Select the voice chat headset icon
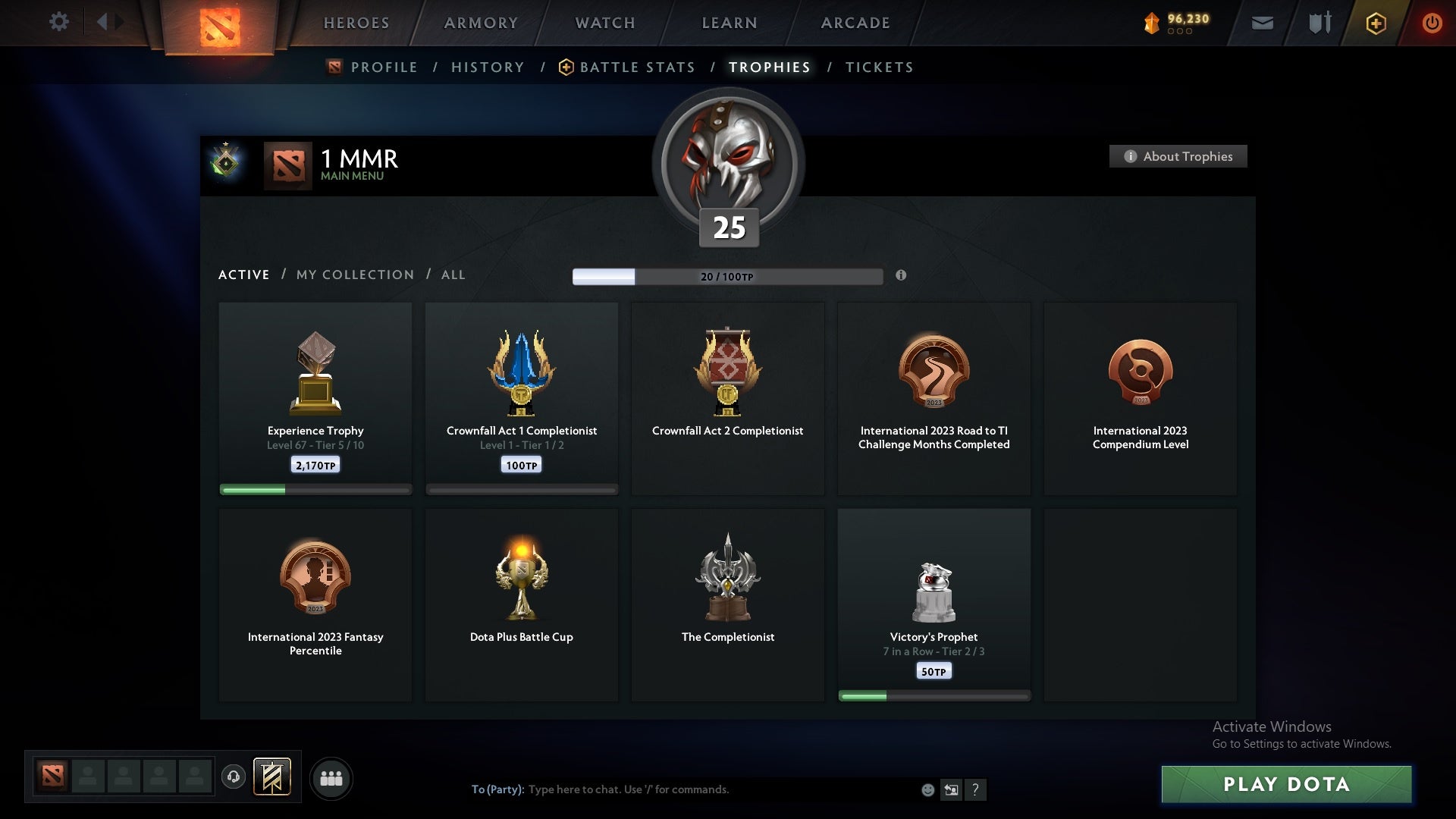The image size is (1456, 819). point(234,778)
